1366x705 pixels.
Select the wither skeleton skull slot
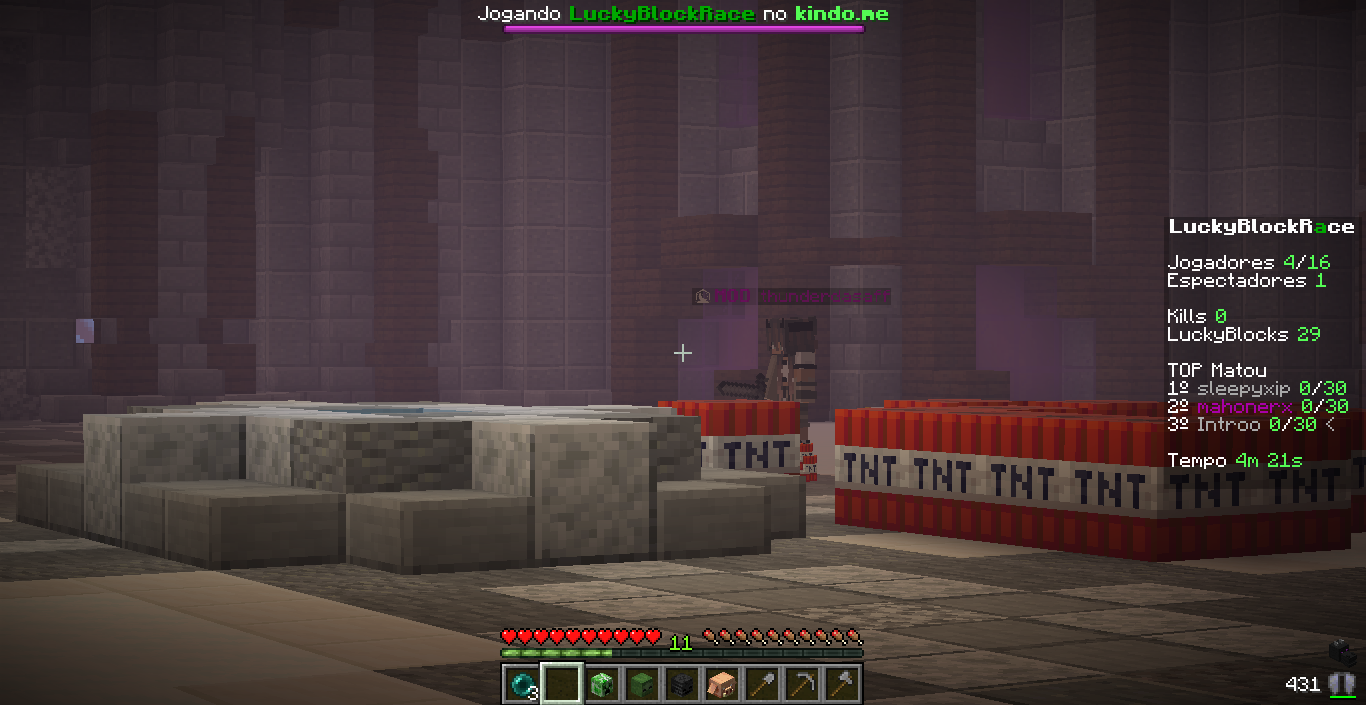coord(682,684)
